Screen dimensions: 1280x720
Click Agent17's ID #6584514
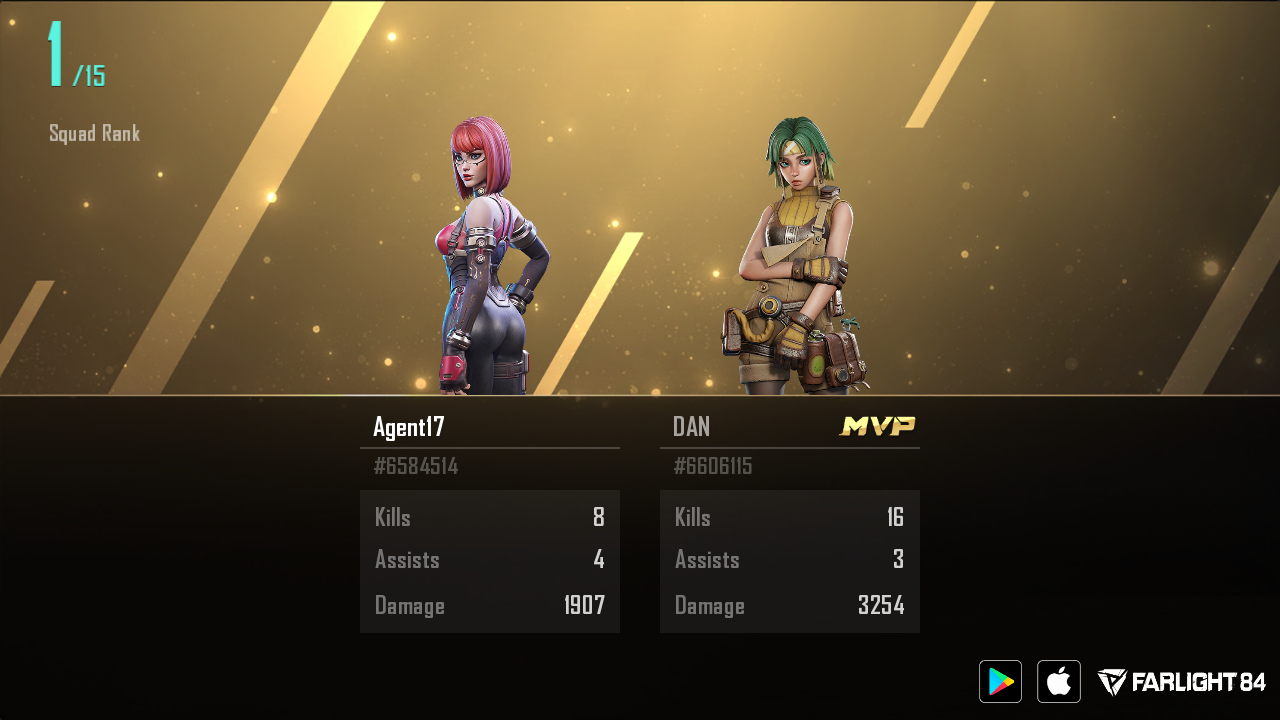coord(417,465)
